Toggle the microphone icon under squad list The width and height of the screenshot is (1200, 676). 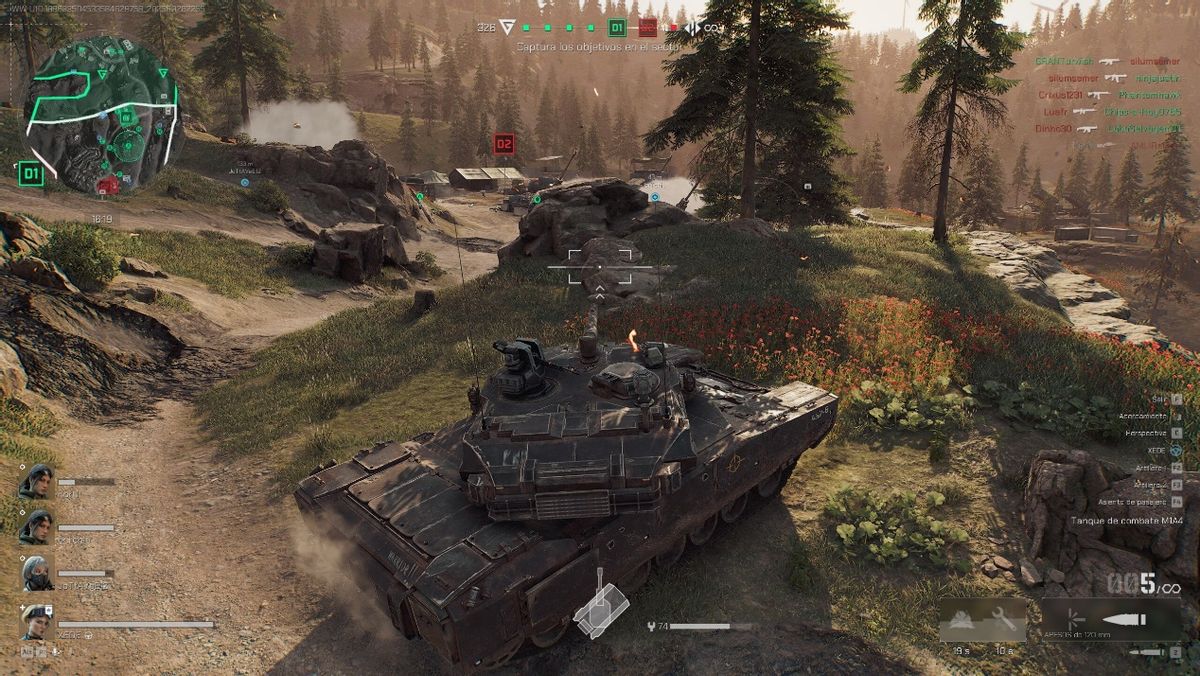58,652
